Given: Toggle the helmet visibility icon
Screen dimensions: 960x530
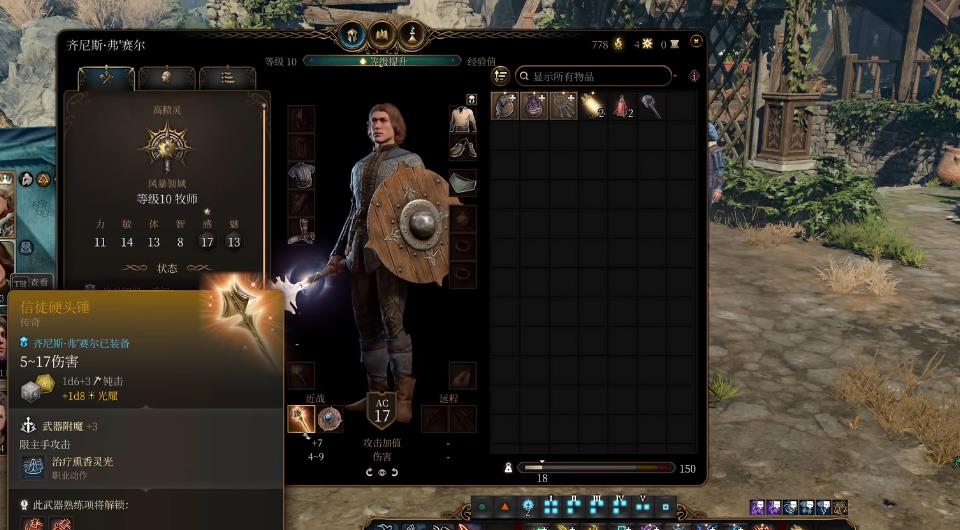Looking at the screenshot, I should click(x=470, y=99).
